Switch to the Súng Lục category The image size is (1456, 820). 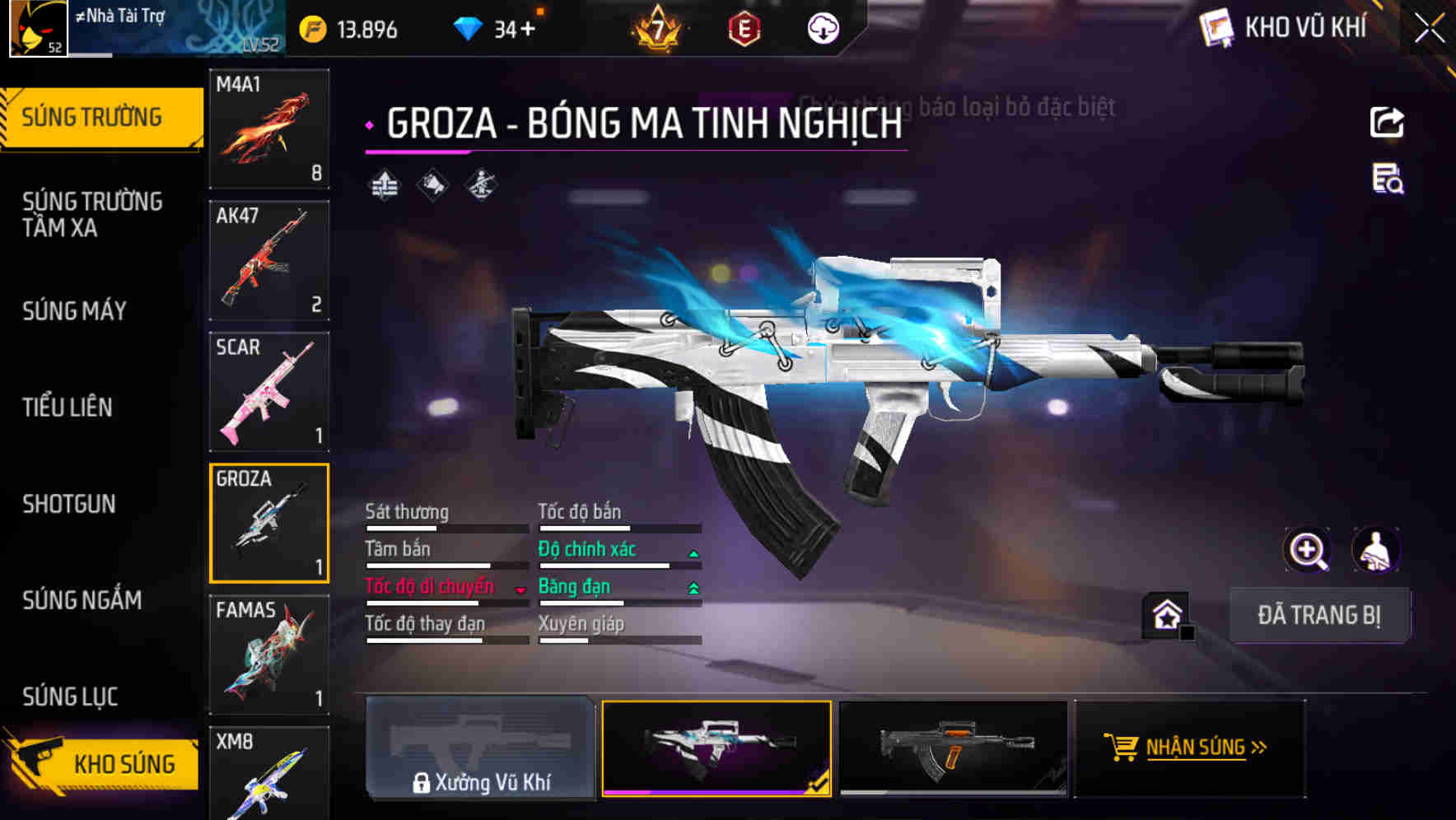[70, 697]
